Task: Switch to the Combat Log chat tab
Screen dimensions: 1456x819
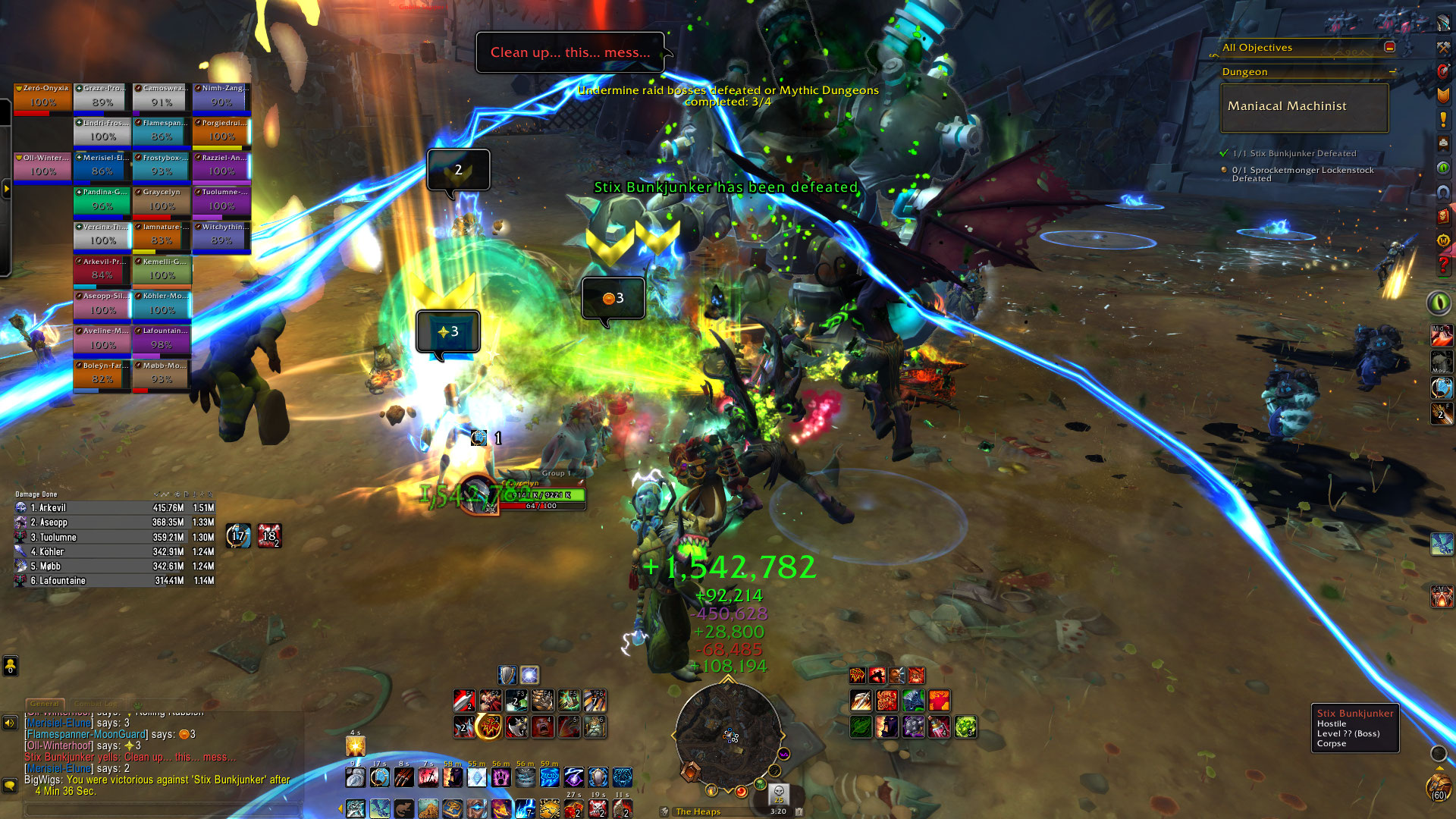Action: (96, 704)
